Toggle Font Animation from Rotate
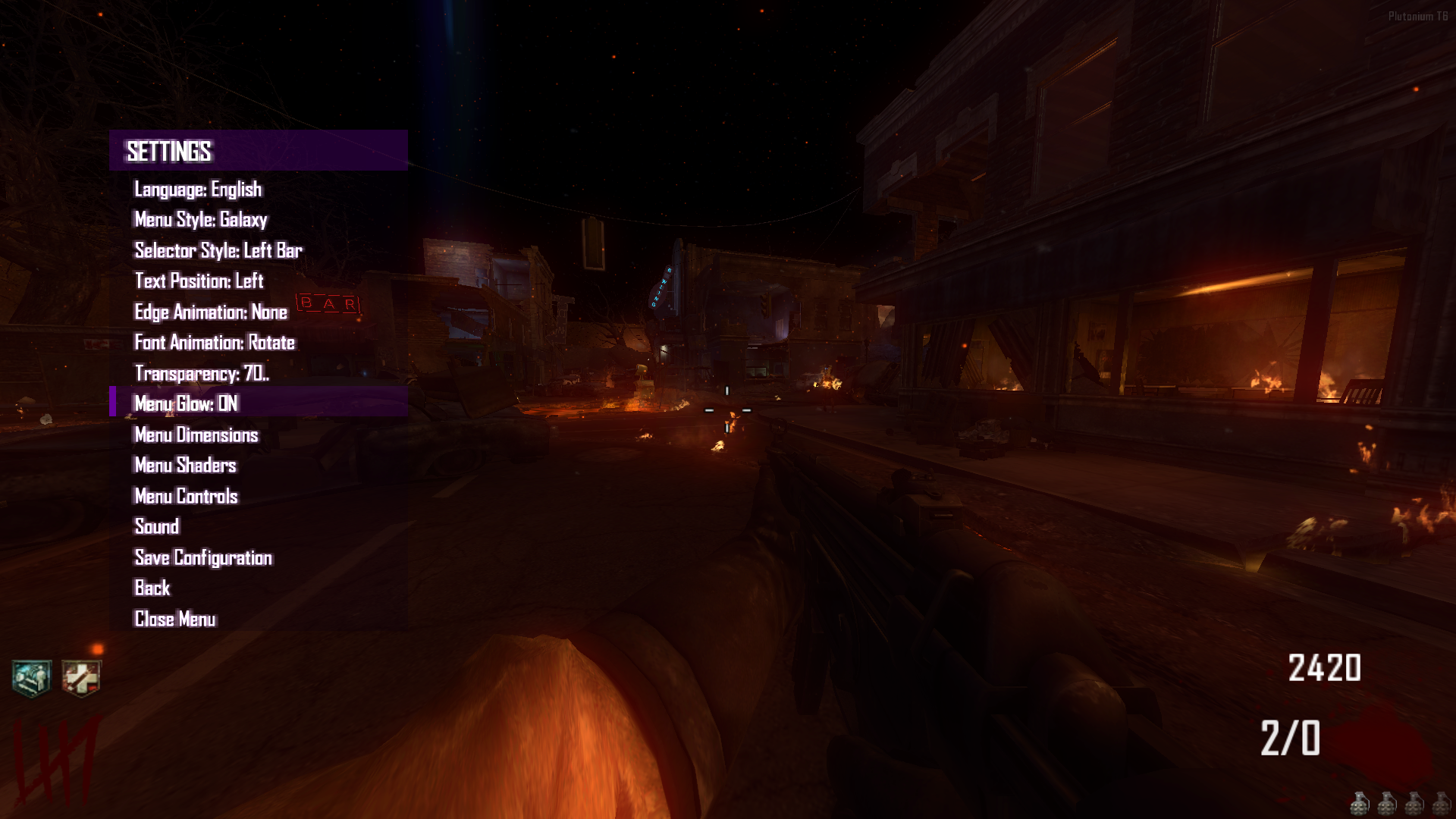1456x819 pixels. tap(215, 343)
